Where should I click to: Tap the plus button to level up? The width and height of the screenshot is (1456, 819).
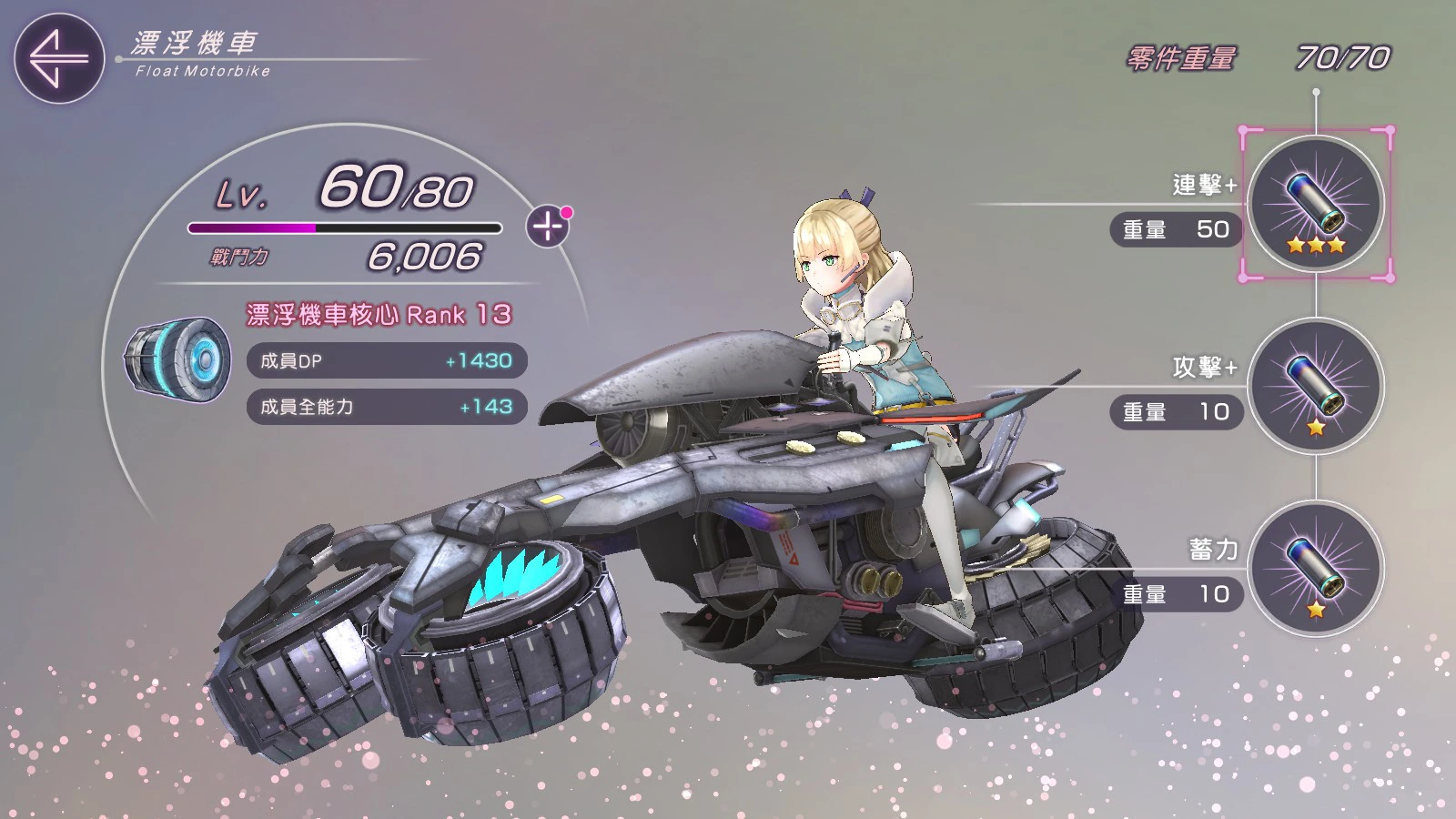[x=548, y=226]
